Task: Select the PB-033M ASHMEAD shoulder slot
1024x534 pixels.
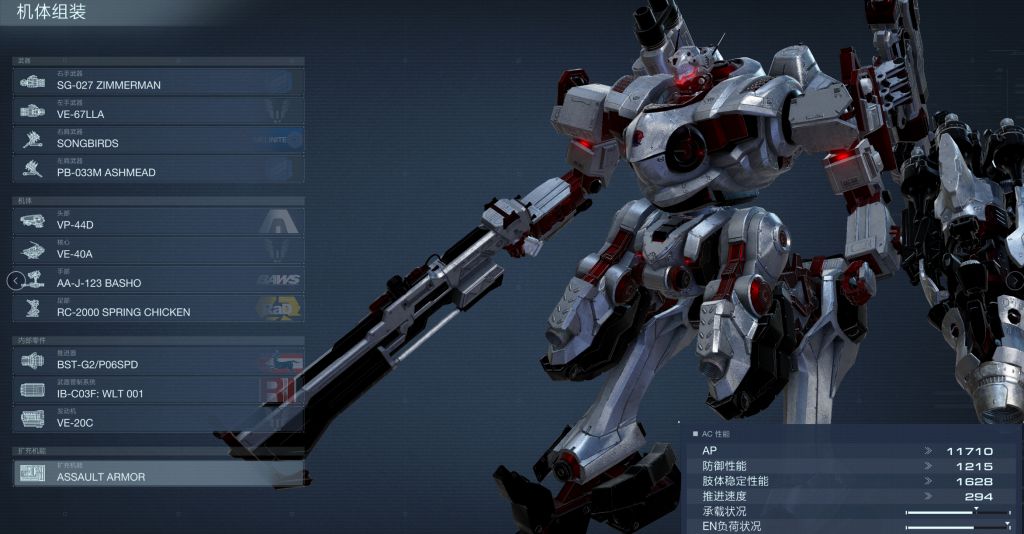Action: tap(158, 168)
